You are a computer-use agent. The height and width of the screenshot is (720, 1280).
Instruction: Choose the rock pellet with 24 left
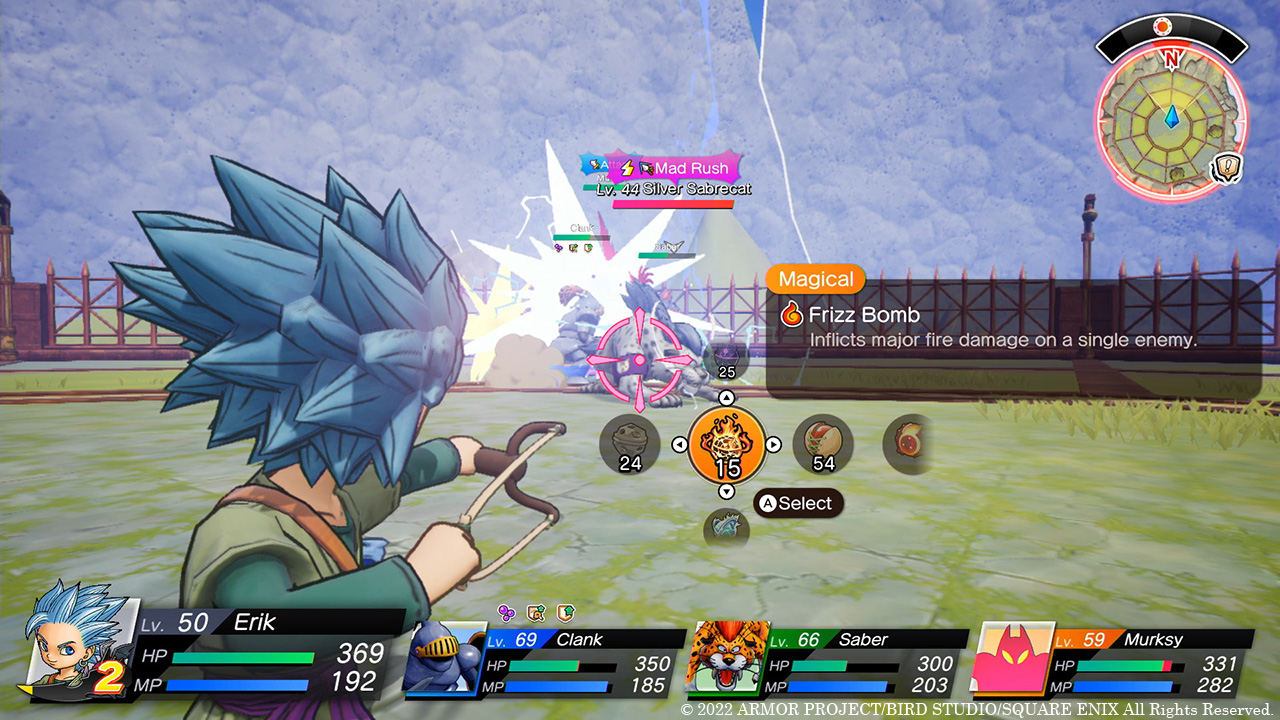630,444
